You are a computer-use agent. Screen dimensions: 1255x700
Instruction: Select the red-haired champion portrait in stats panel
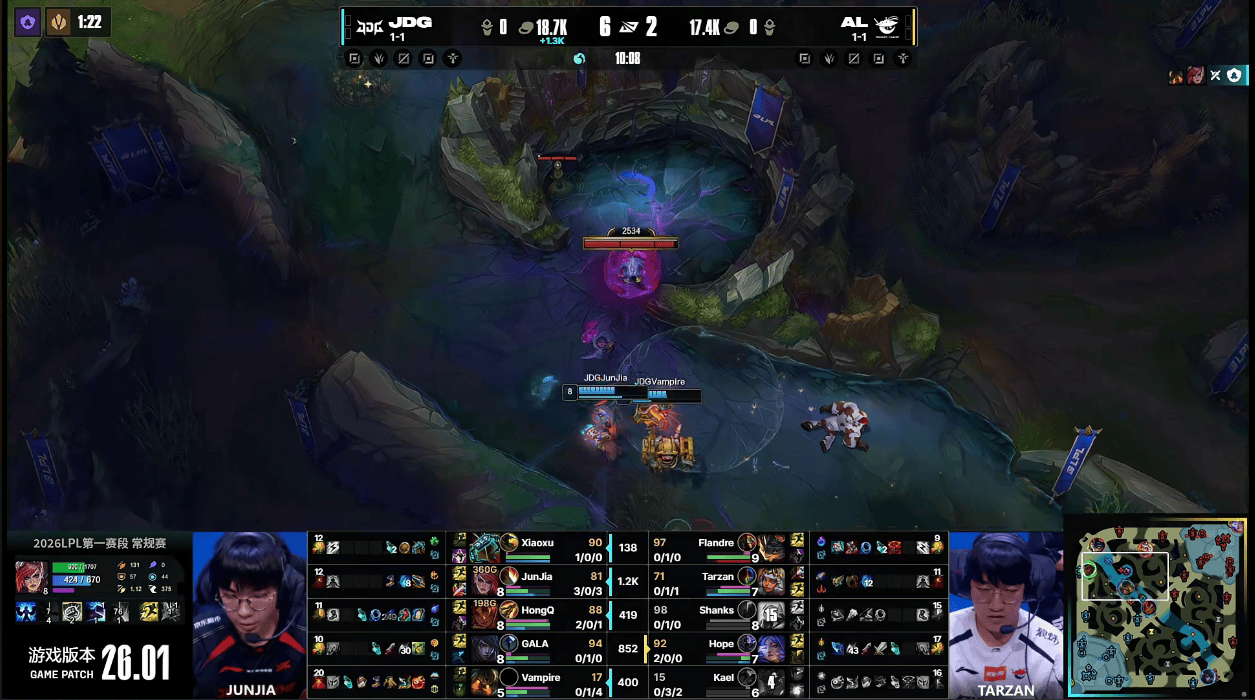pyautogui.click(x=30, y=577)
